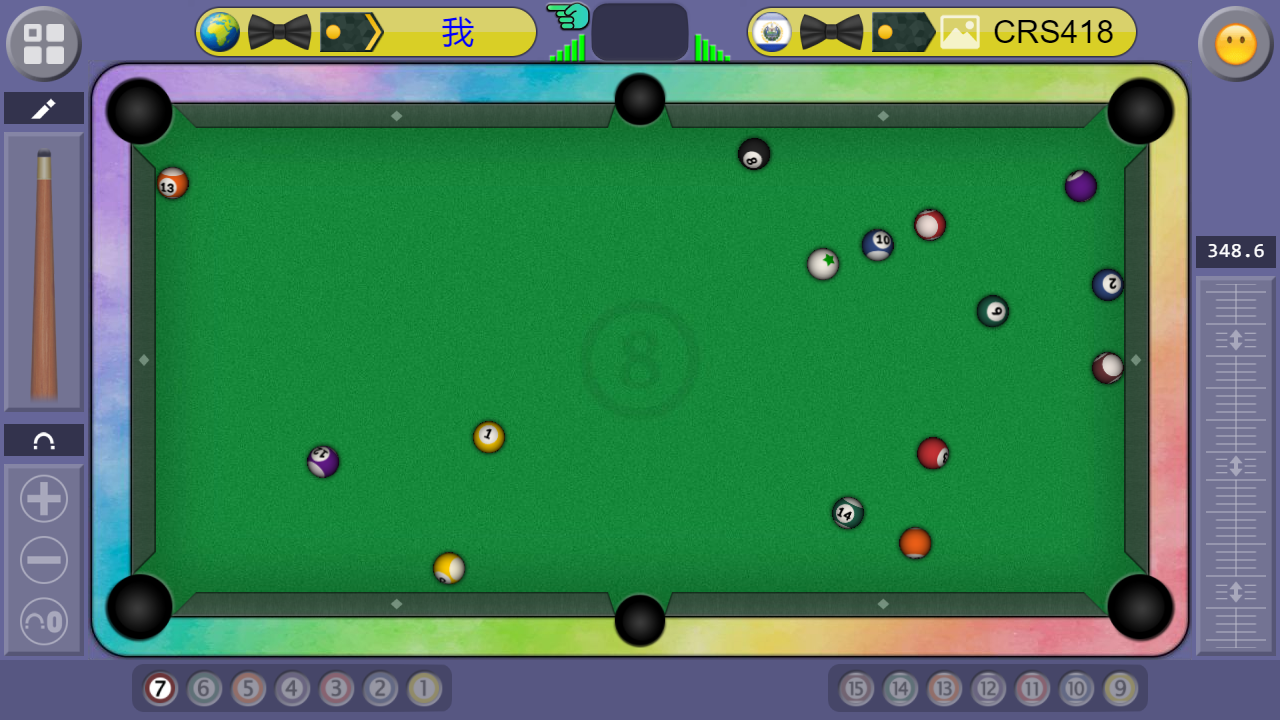The width and height of the screenshot is (1280, 720).
Task: Toggle the photo icon beside CRS418
Action: tap(960, 32)
